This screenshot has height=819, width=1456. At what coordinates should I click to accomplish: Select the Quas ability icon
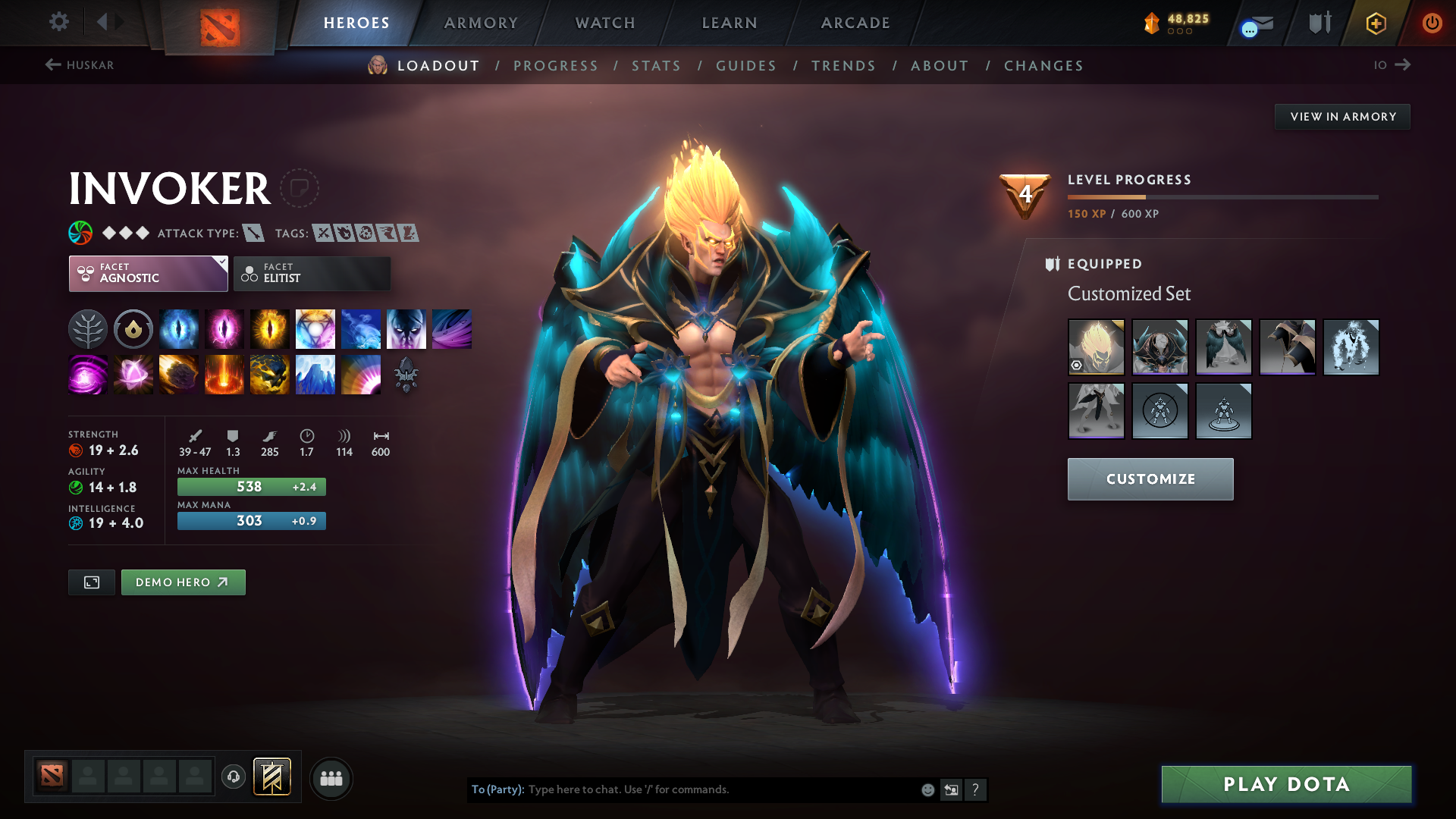pos(179,328)
